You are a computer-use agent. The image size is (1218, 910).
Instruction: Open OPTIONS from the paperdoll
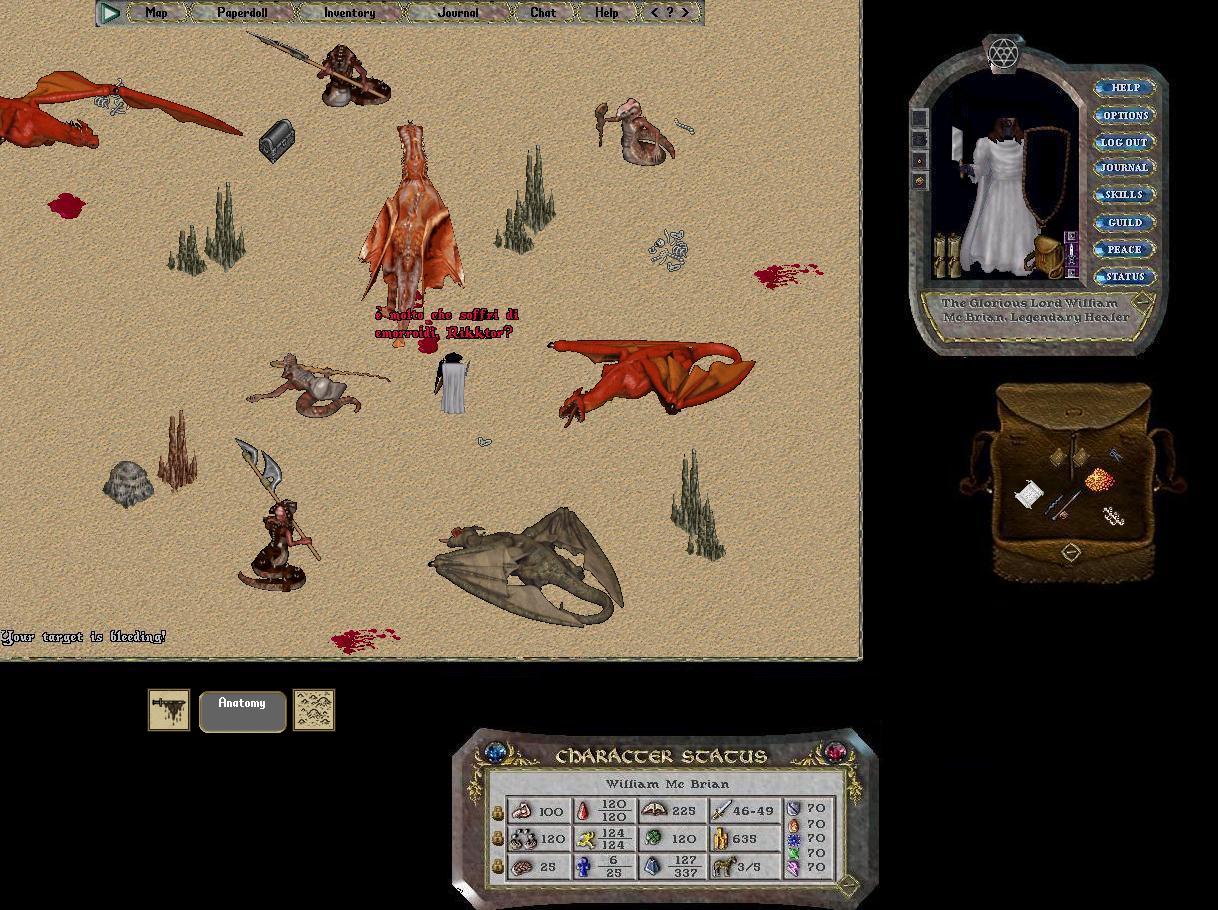pos(1125,115)
